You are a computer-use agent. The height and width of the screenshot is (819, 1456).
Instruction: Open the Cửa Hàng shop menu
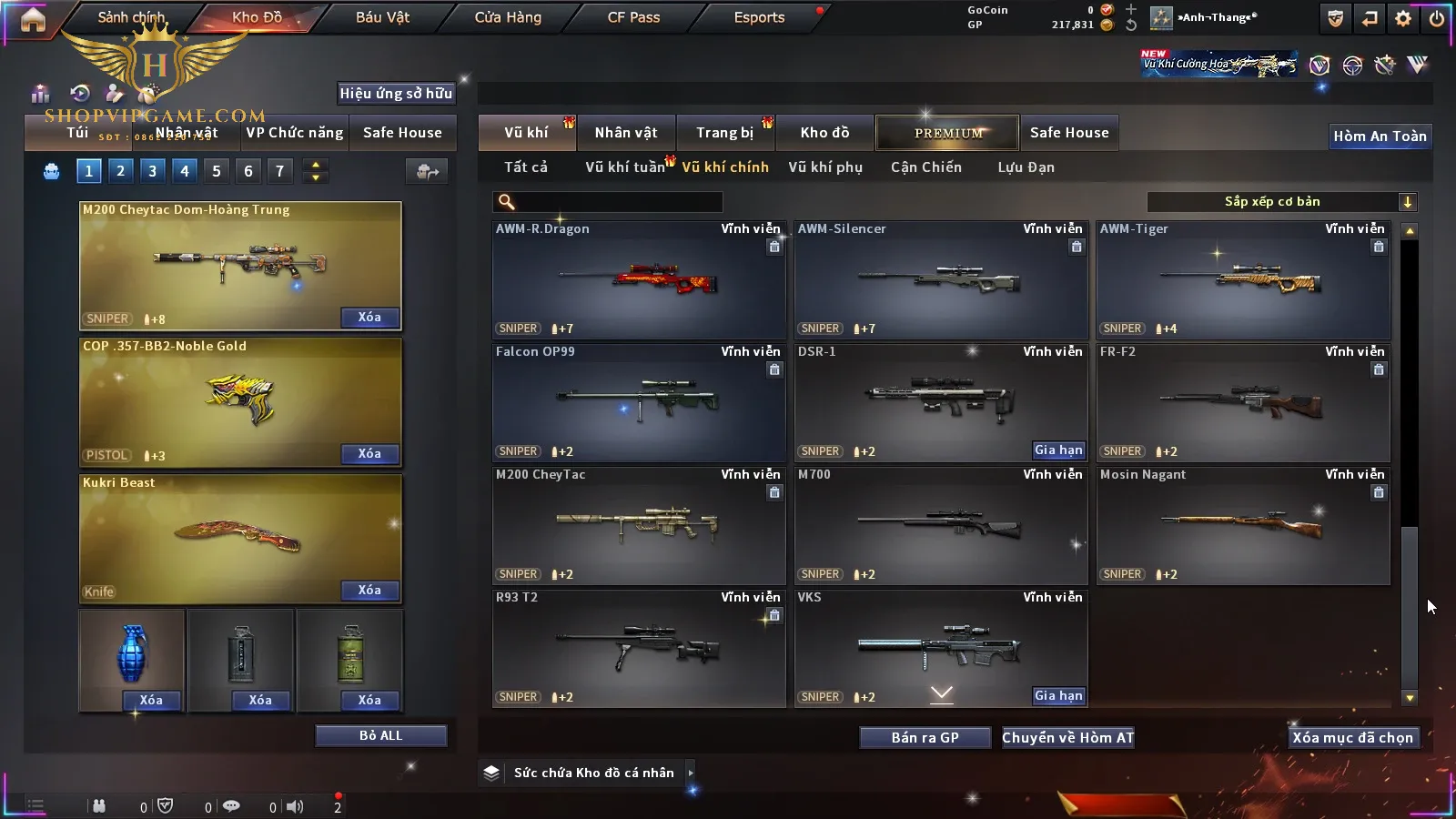(x=508, y=17)
